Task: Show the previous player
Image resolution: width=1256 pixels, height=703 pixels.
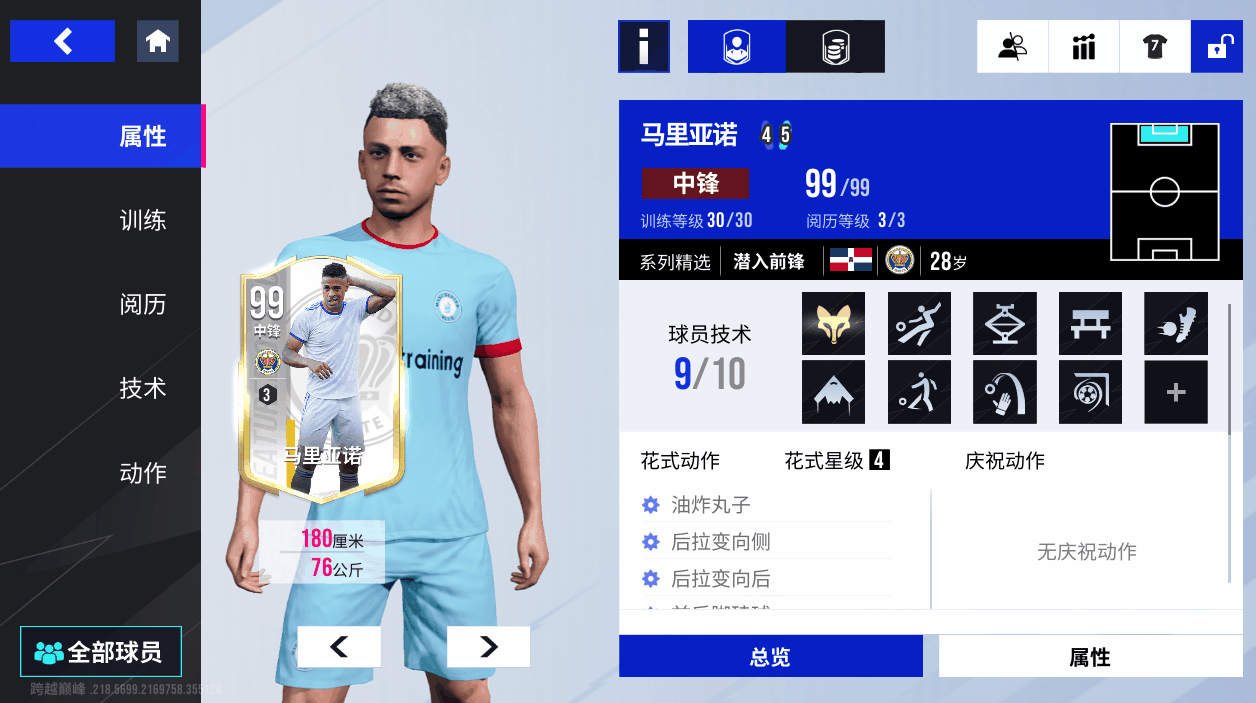Action: click(x=339, y=647)
